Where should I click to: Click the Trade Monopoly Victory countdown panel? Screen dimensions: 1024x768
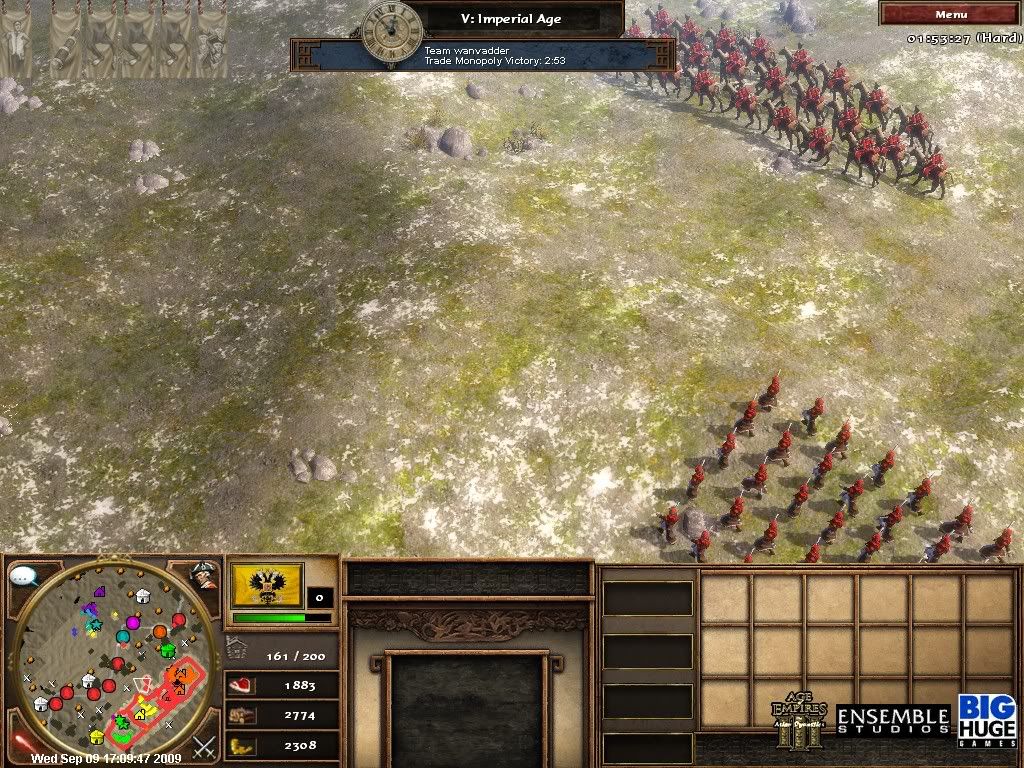(480, 55)
